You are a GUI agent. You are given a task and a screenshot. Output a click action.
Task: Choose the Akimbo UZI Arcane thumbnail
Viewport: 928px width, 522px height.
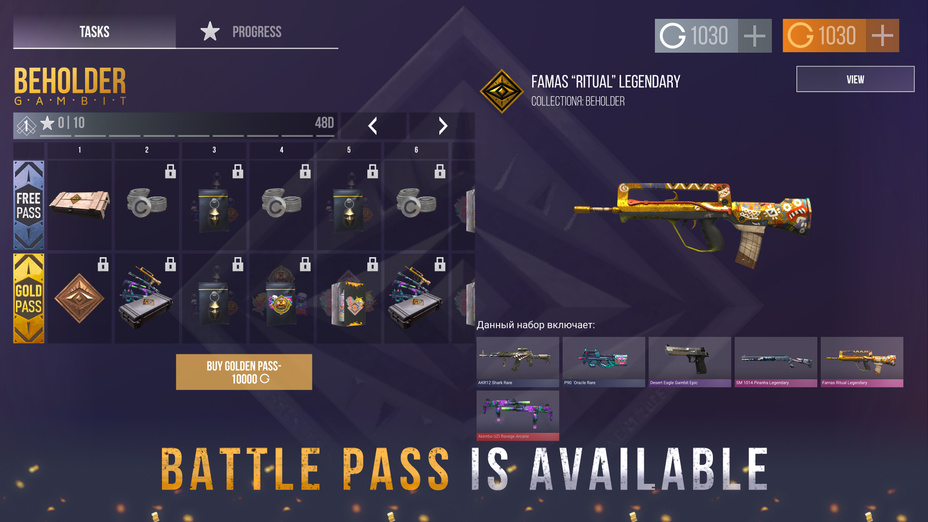[517, 415]
